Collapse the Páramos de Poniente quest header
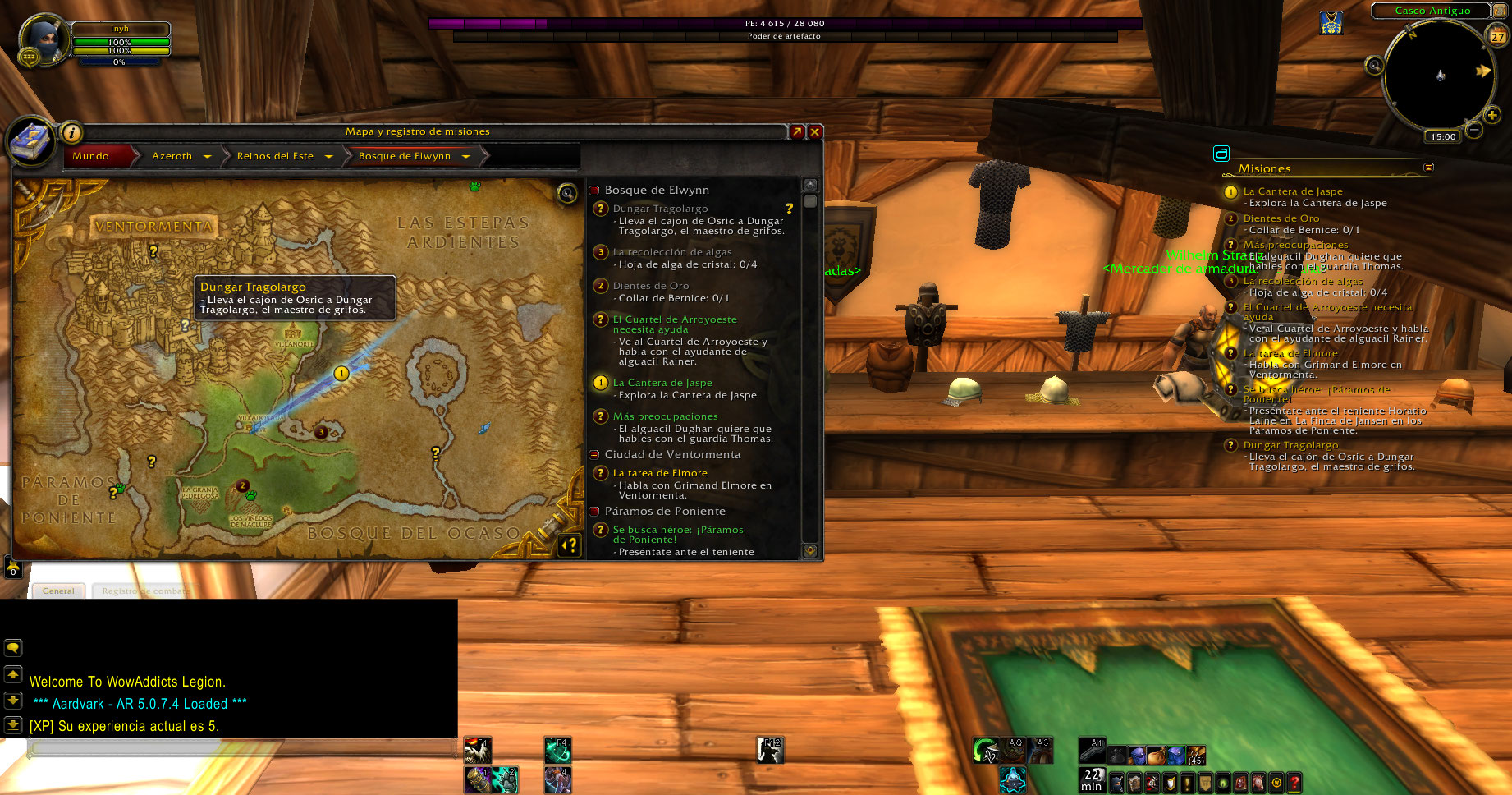1512x795 pixels. [594, 512]
